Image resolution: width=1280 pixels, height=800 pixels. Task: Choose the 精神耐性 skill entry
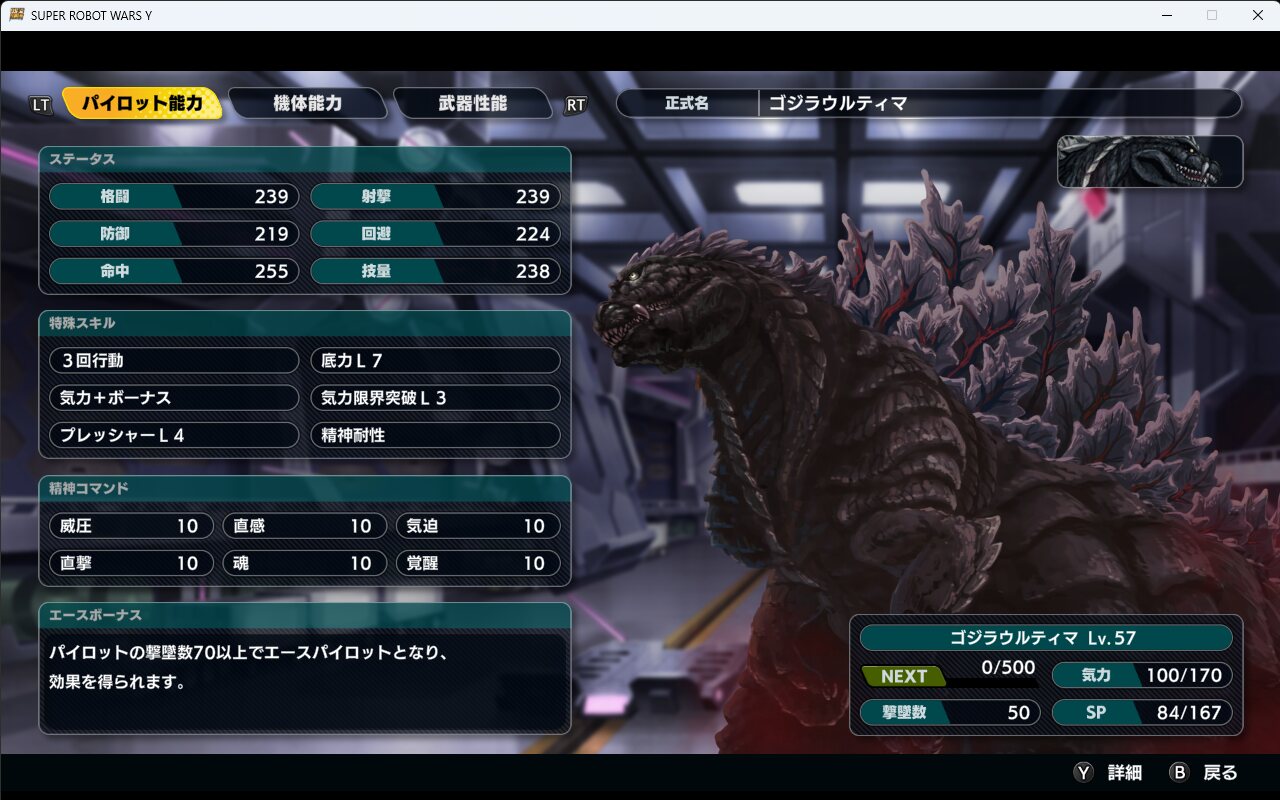click(x=435, y=435)
